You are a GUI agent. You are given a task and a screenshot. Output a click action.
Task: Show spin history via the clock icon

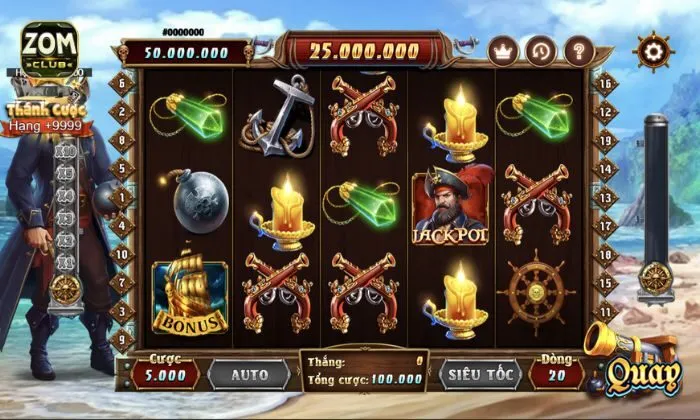coord(541,50)
